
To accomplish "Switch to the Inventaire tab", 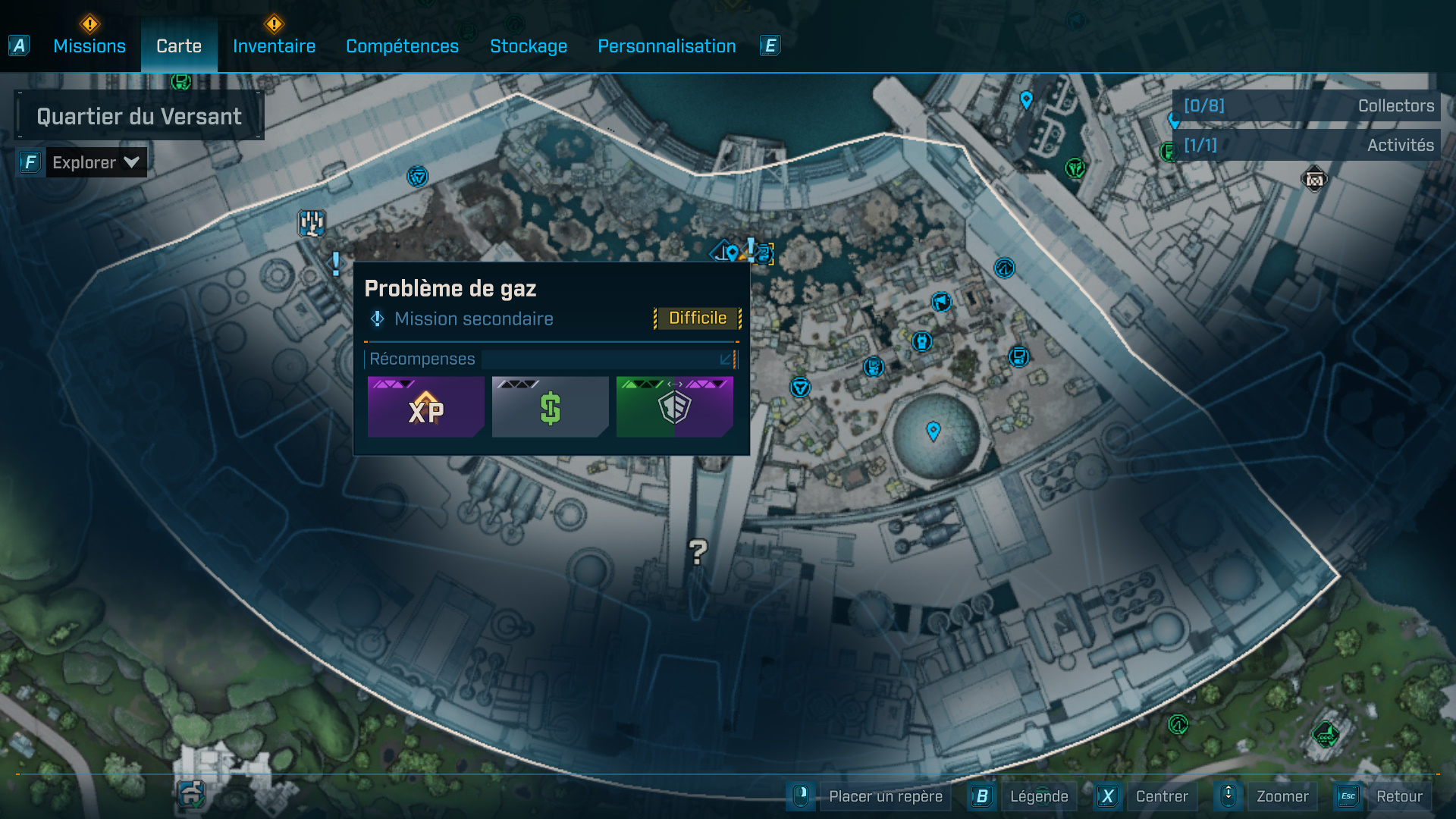I will [274, 45].
